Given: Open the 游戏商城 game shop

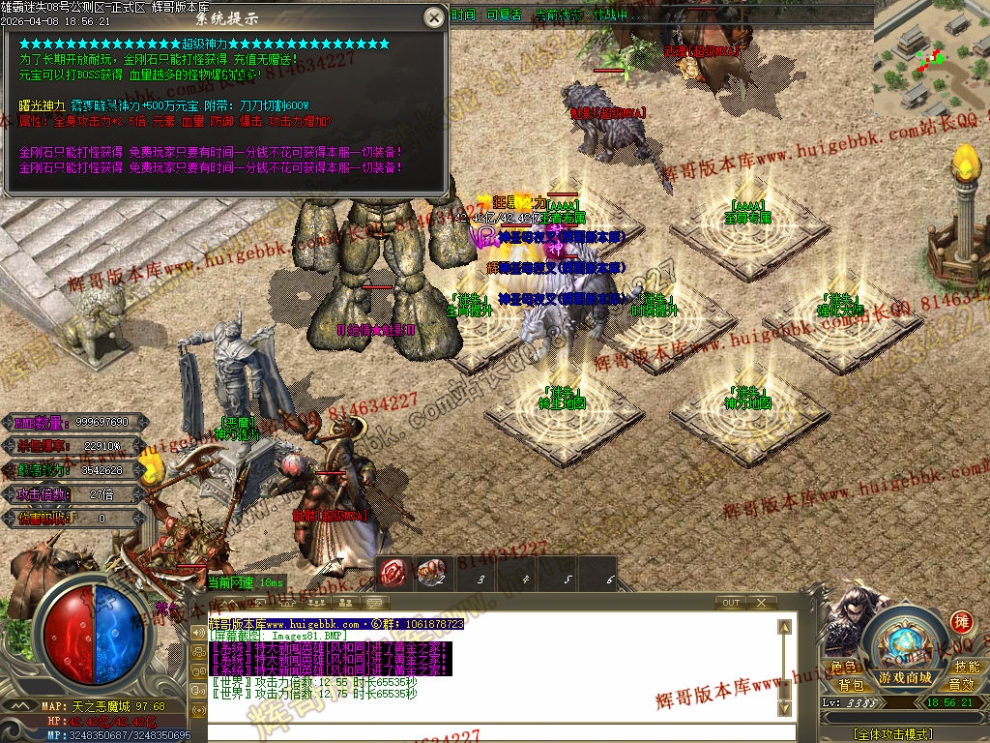Looking at the screenshot, I should pos(905,678).
